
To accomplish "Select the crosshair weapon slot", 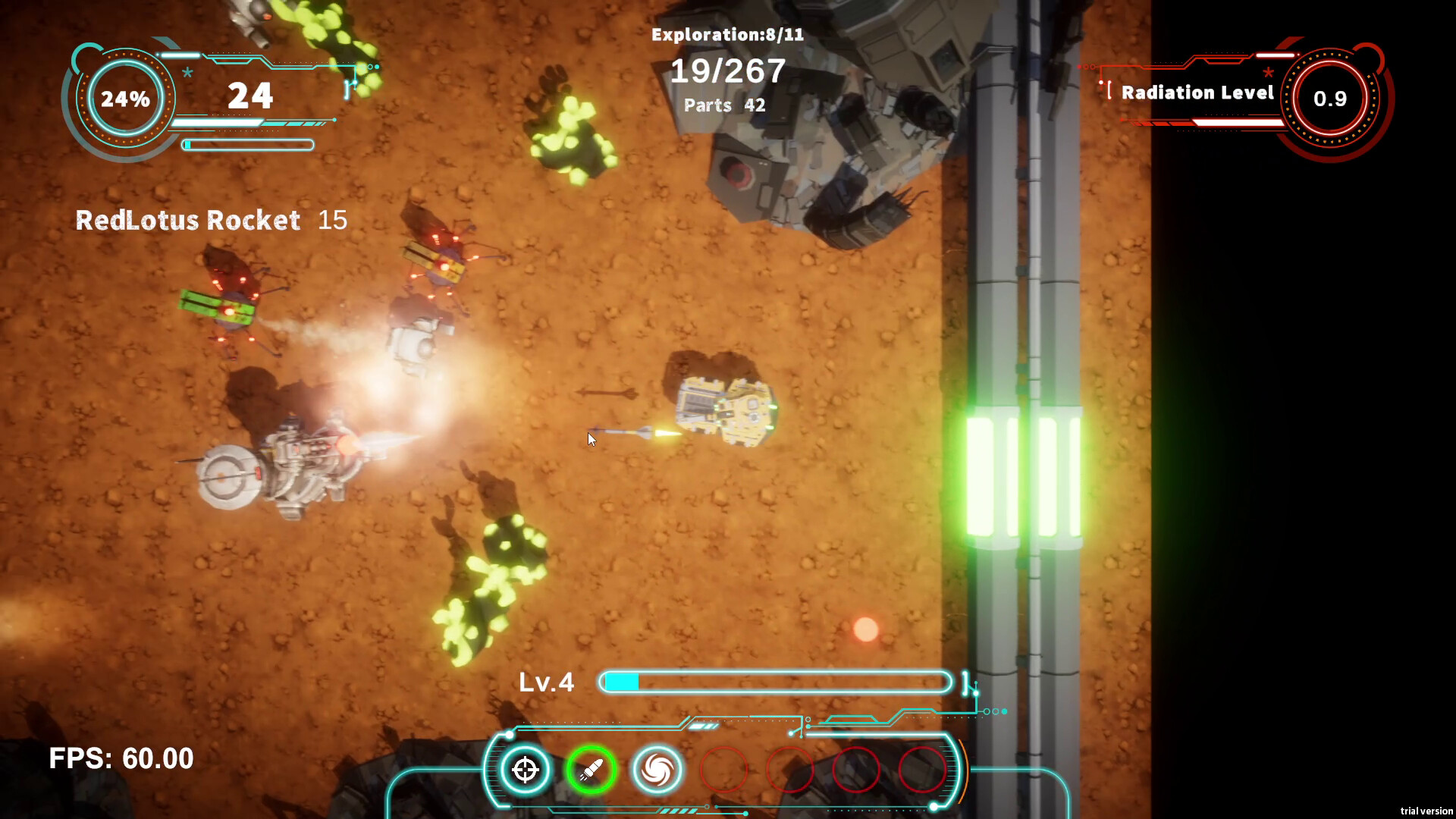I will [525, 770].
